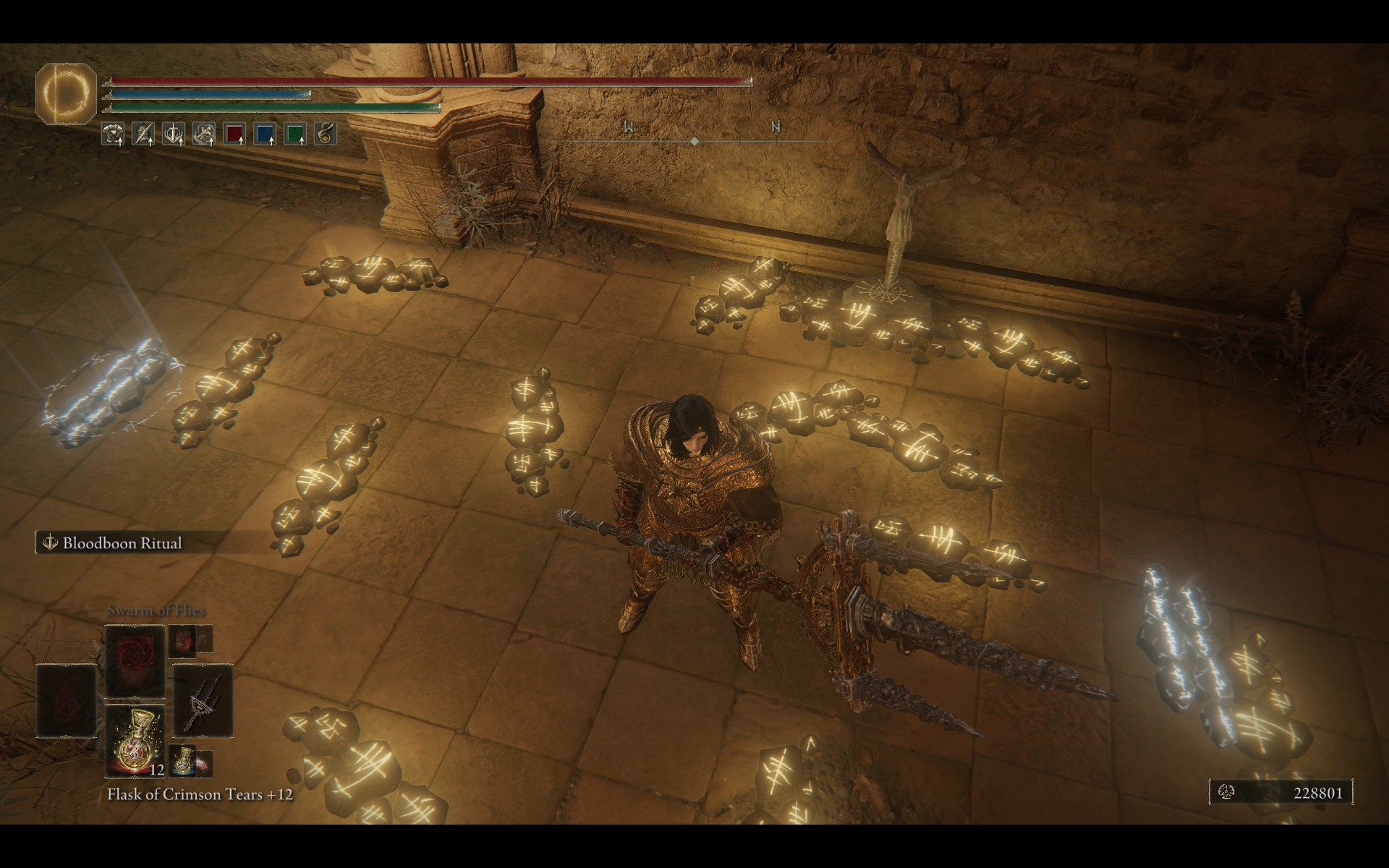The width and height of the screenshot is (1389, 868).
Task: Inspect the chest armor buff icon
Action: tap(113, 134)
